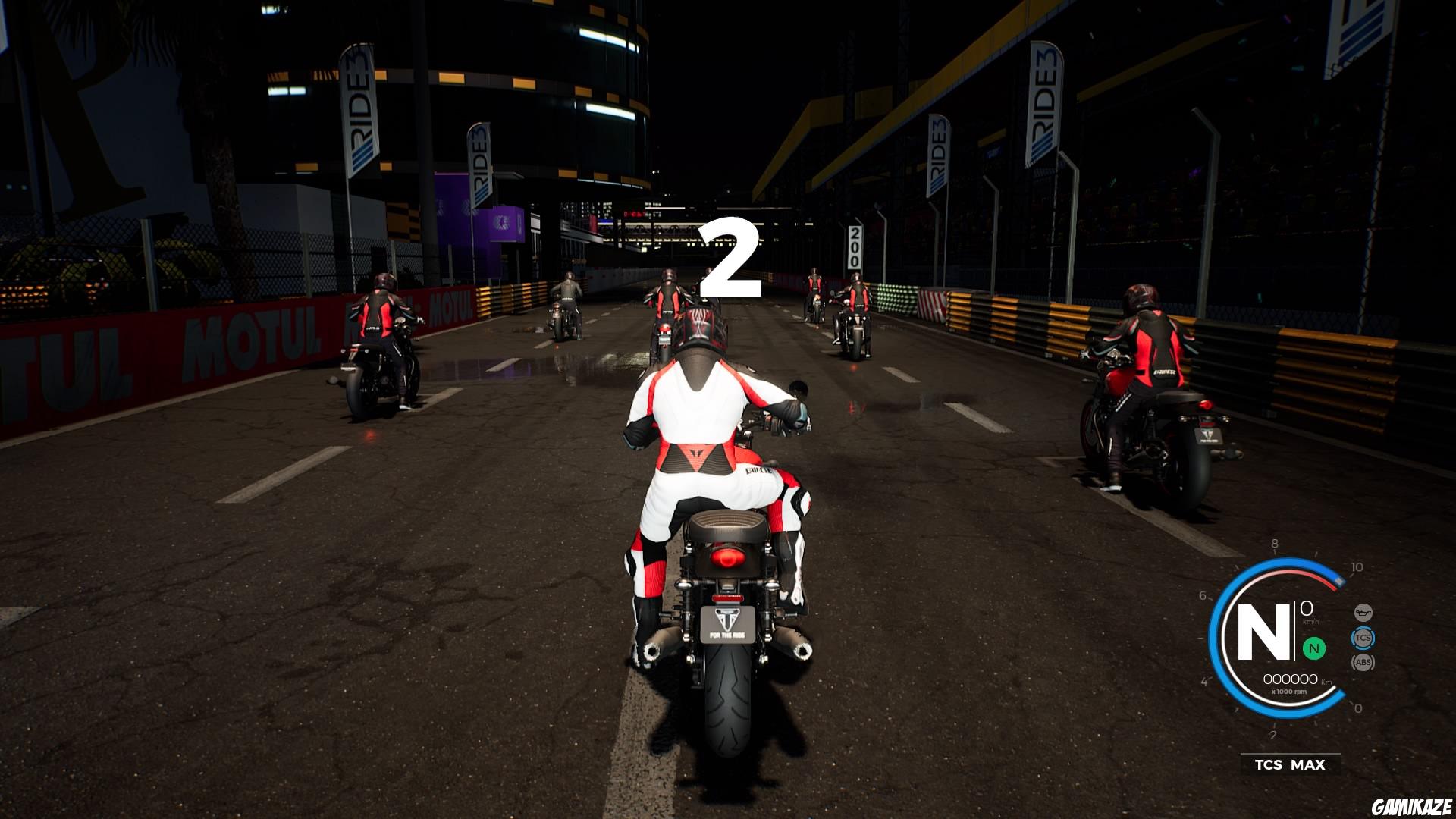This screenshot has height=819, width=1456.
Task: Select the oil pressure warning icon
Action: tap(1363, 612)
